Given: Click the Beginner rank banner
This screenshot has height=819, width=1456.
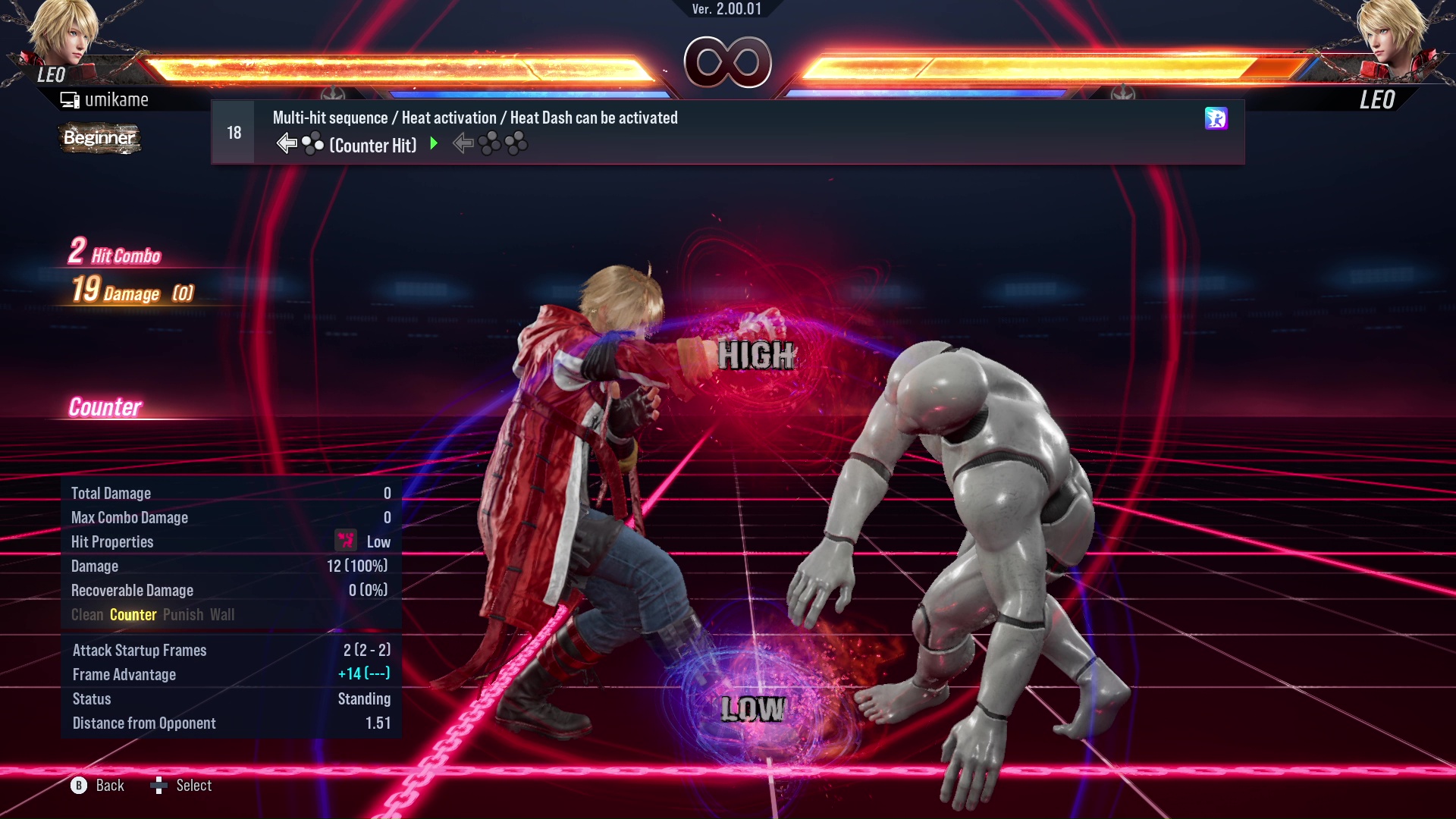Looking at the screenshot, I should 99,139.
